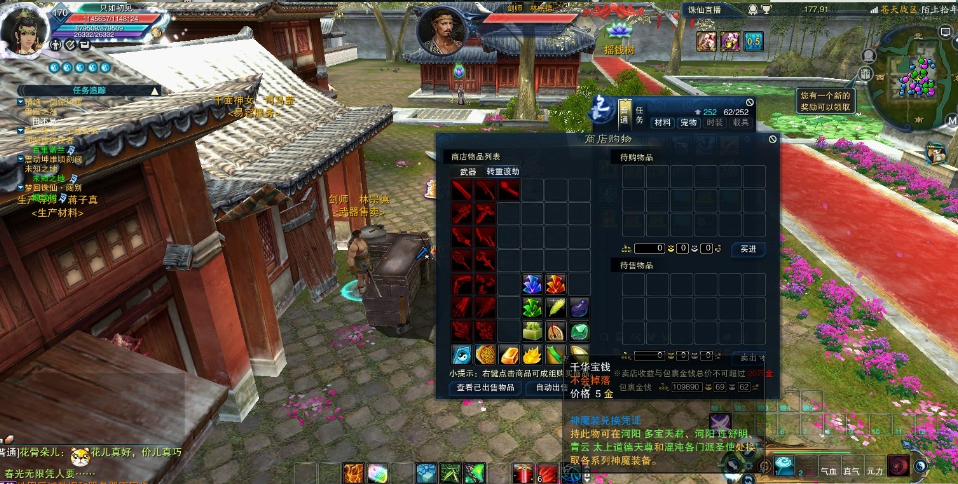Screen dimensions: 958x484
Task: Select the blue crystal cluster shop item
Action: click(x=532, y=284)
